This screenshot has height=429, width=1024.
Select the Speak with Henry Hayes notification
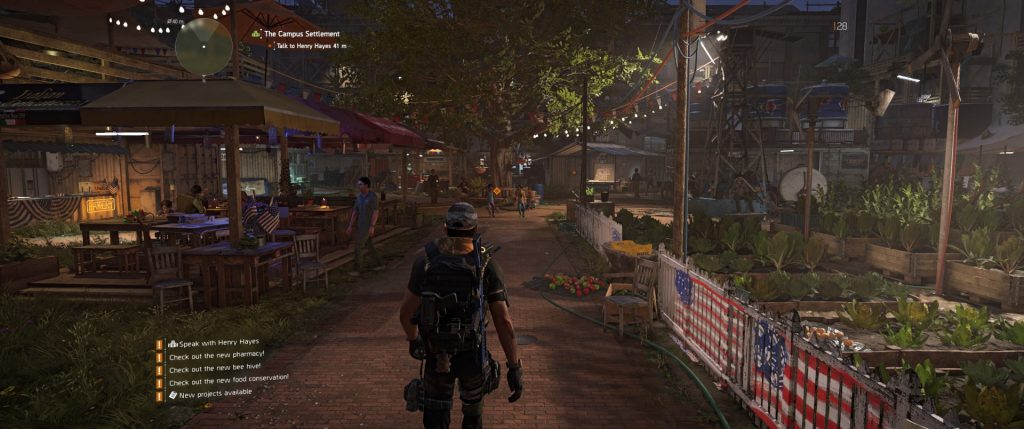(x=213, y=342)
